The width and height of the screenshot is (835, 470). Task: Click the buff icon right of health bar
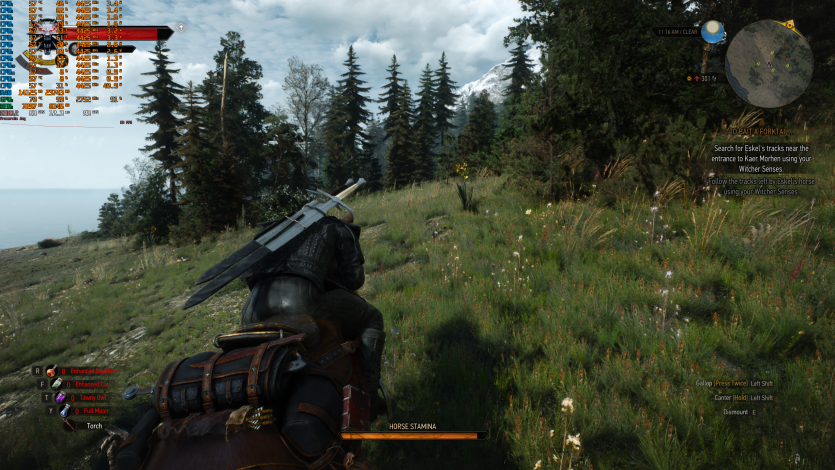point(180,27)
